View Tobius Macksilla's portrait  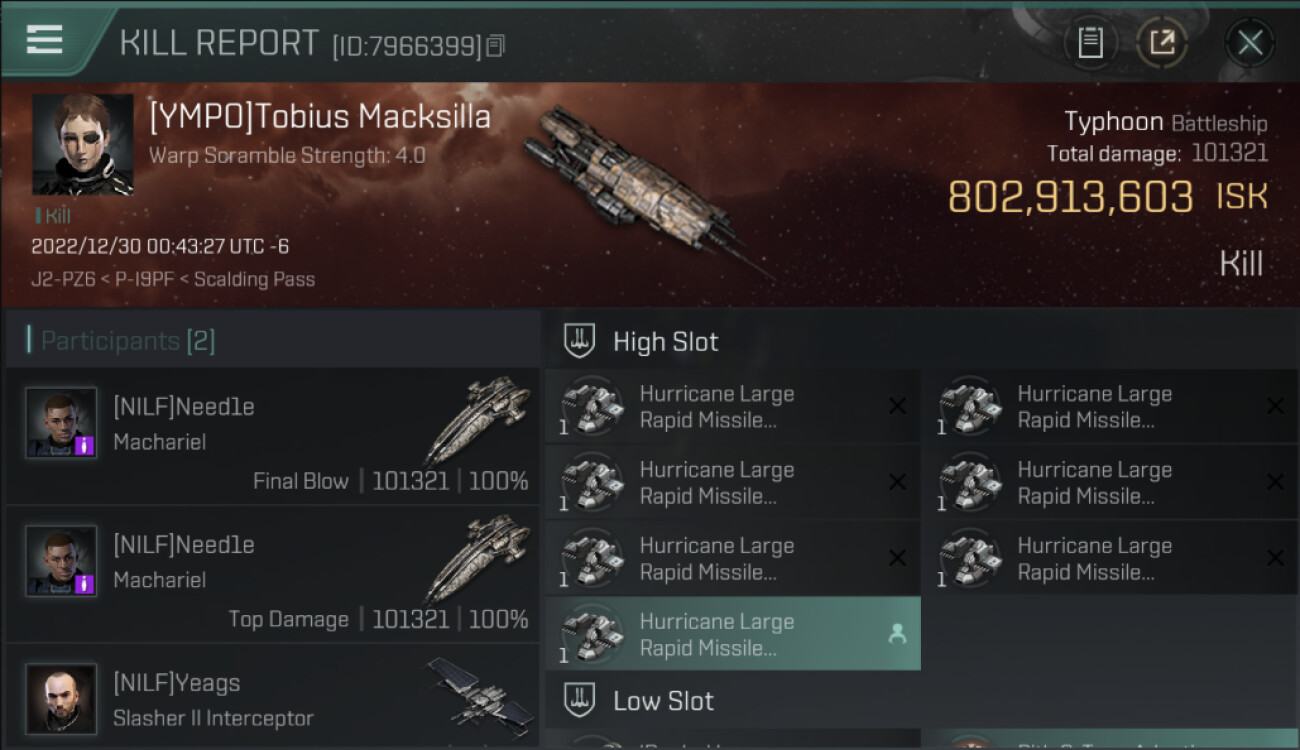[83, 144]
